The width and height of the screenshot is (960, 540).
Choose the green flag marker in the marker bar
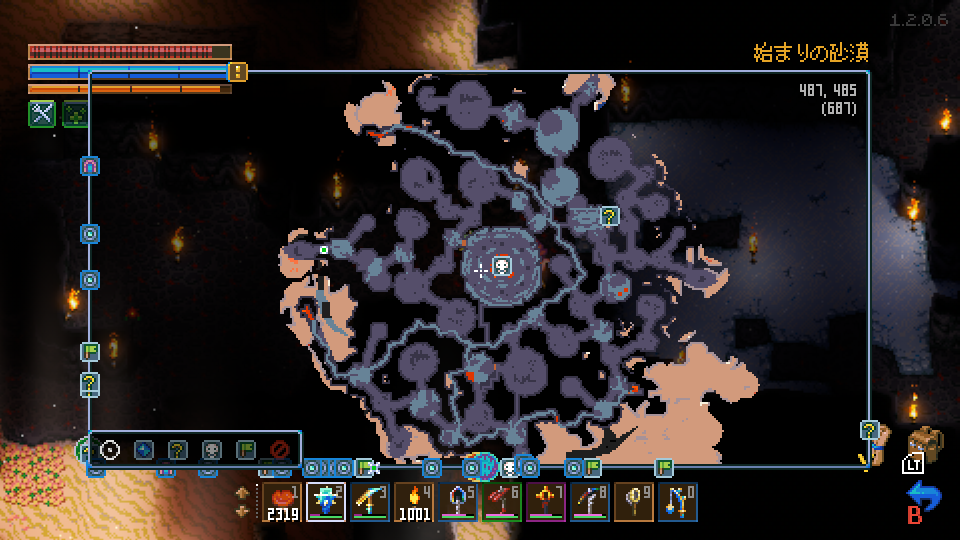pyautogui.click(x=246, y=450)
